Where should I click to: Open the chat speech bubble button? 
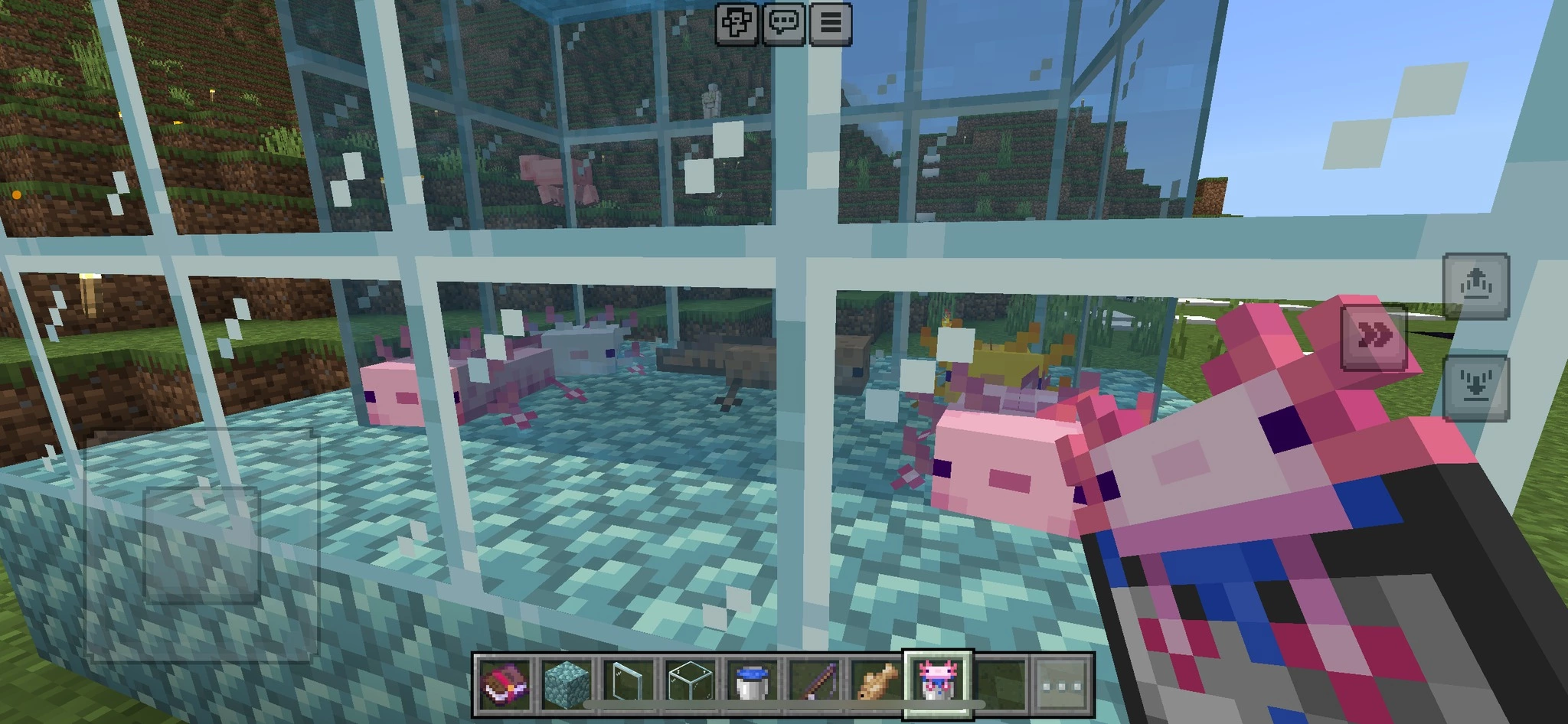pos(784,24)
